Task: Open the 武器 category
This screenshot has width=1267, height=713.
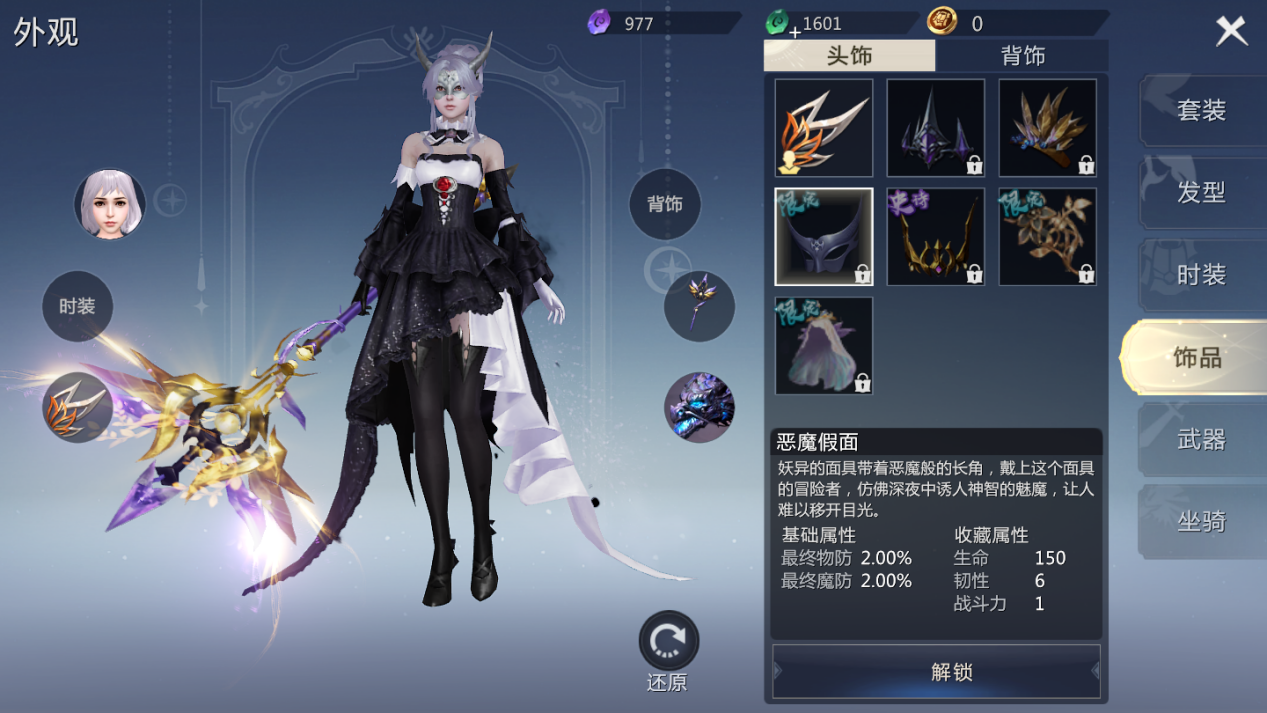Action: click(x=1201, y=439)
